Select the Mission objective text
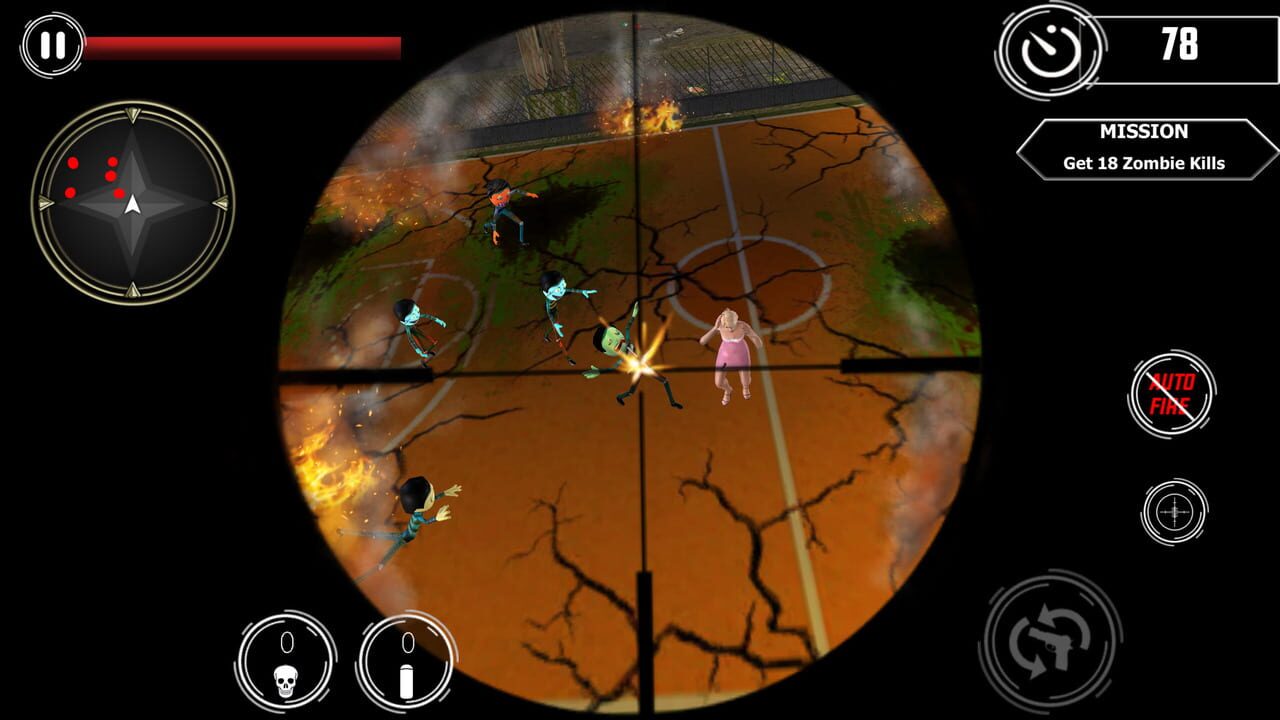The height and width of the screenshot is (720, 1280). coord(1143,131)
